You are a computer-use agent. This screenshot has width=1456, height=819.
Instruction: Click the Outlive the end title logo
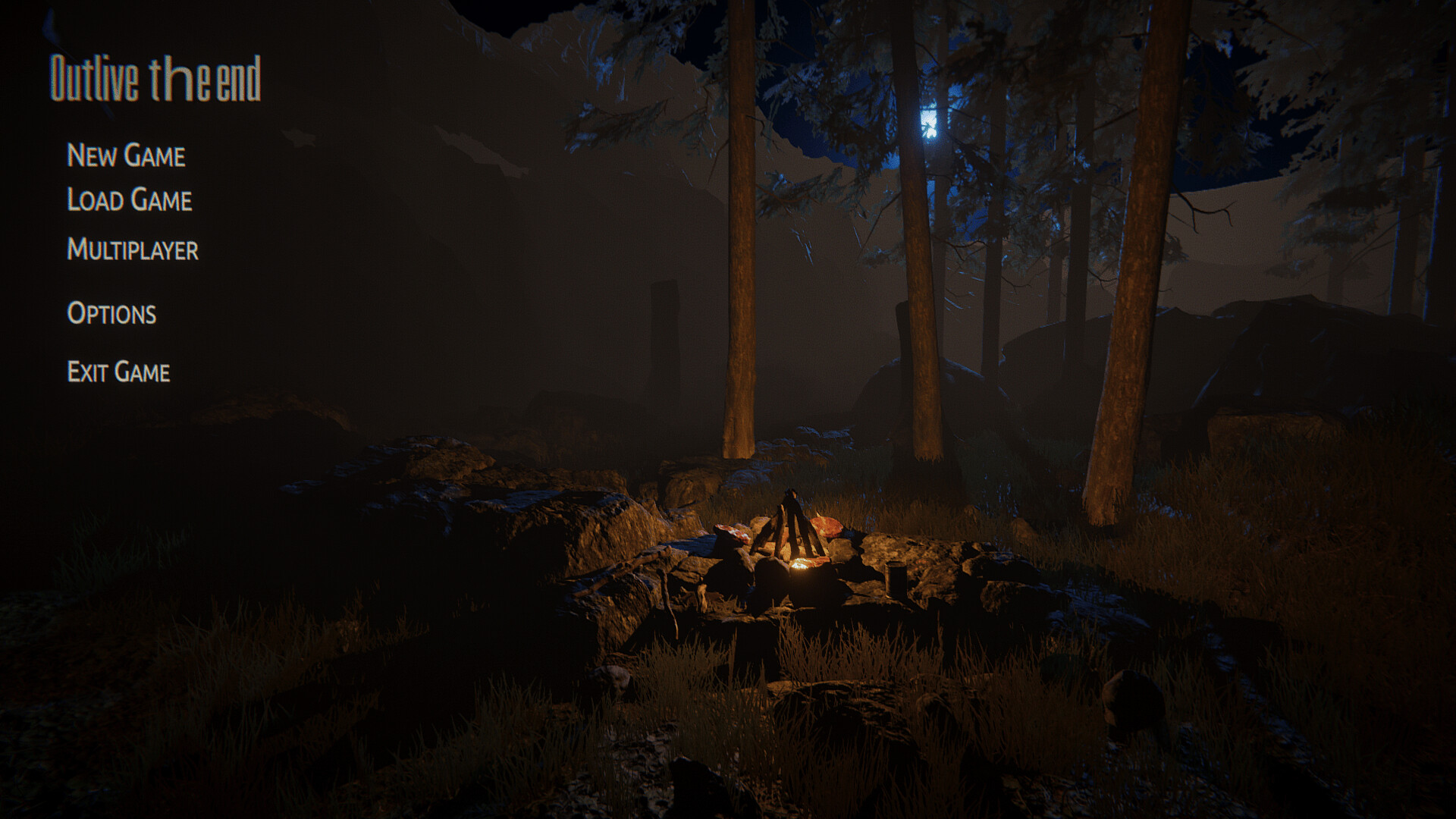tap(156, 76)
